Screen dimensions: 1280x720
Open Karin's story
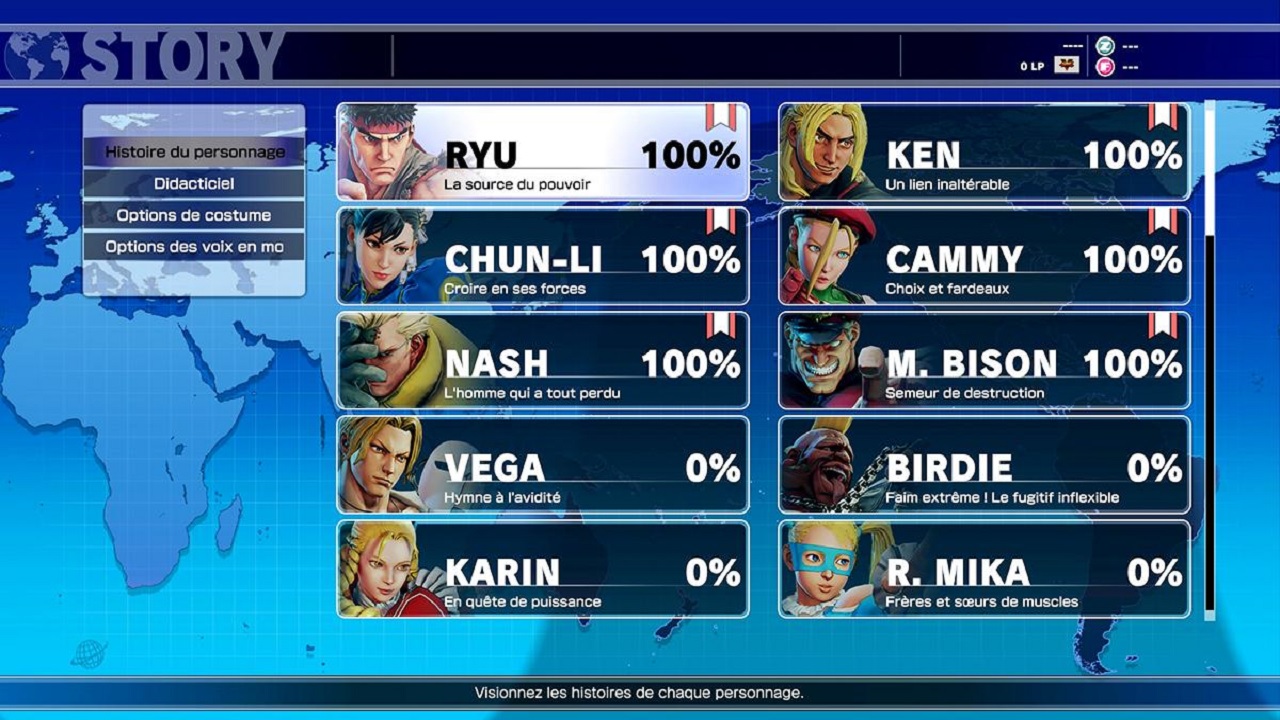pyautogui.click(x=543, y=569)
